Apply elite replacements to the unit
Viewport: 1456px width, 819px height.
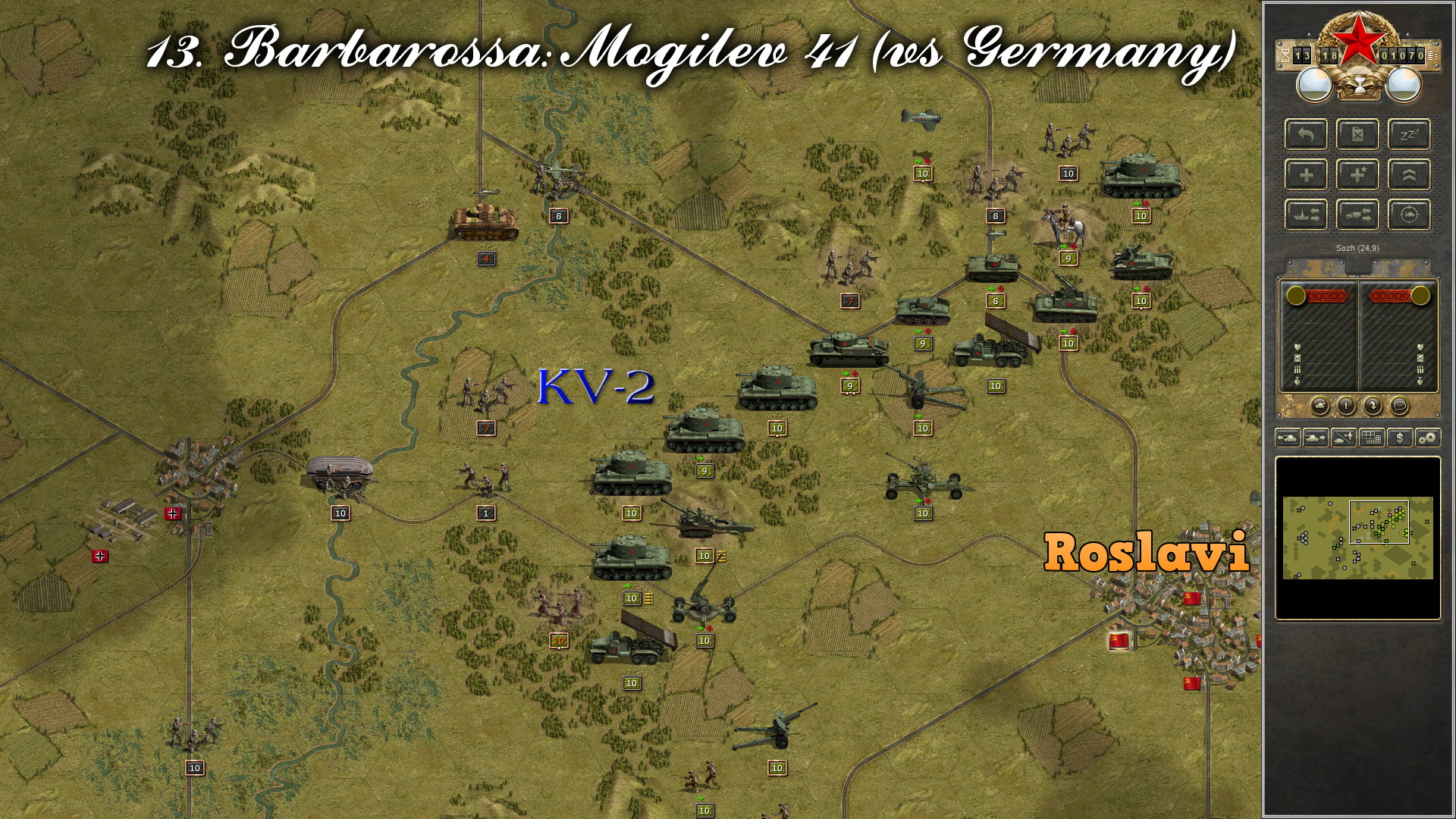1360,174
